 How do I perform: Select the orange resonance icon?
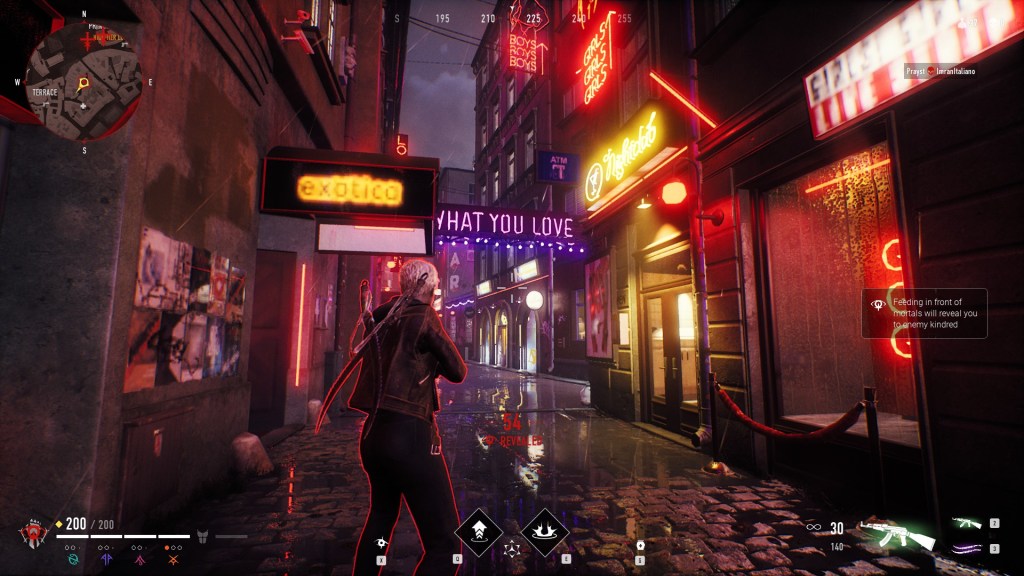(172, 561)
